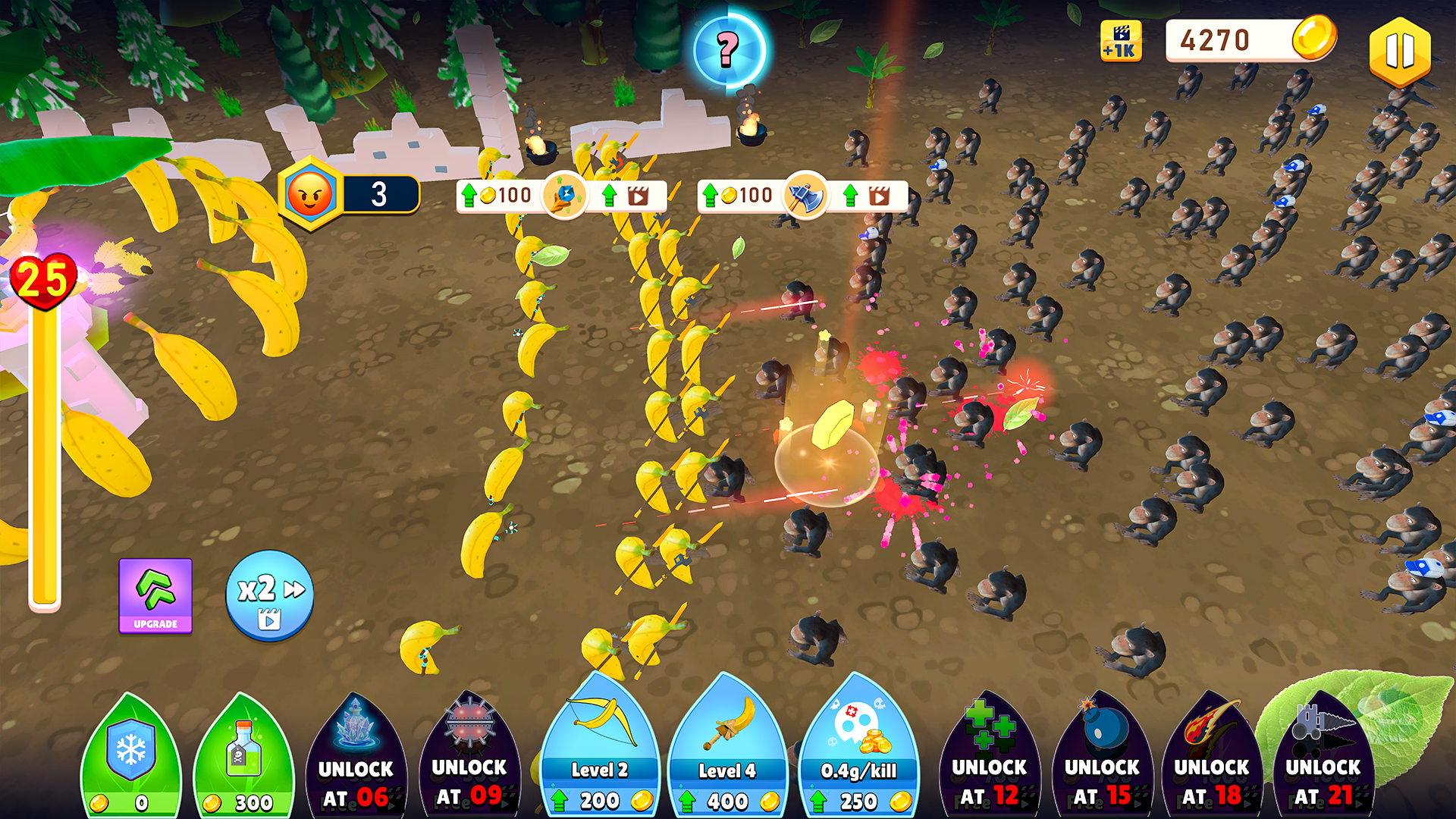Select the meteor slot unlocking at 18
1456x819 pixels.
point(1211,758)
